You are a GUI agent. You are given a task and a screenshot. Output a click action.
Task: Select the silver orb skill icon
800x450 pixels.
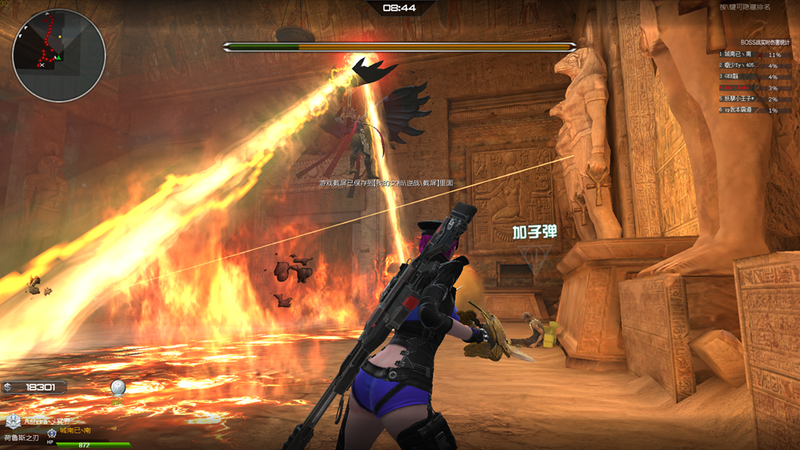point(118,387)
